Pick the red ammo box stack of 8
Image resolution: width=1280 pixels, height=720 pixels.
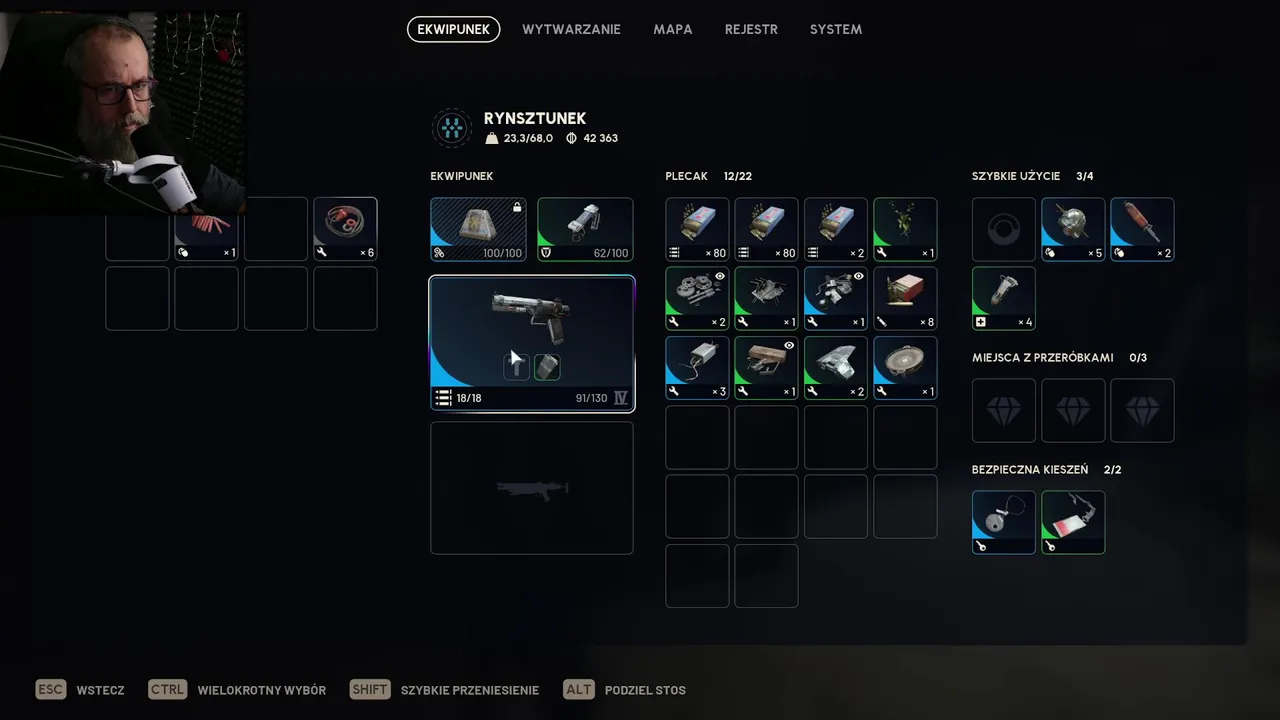[x=905, y=298]
